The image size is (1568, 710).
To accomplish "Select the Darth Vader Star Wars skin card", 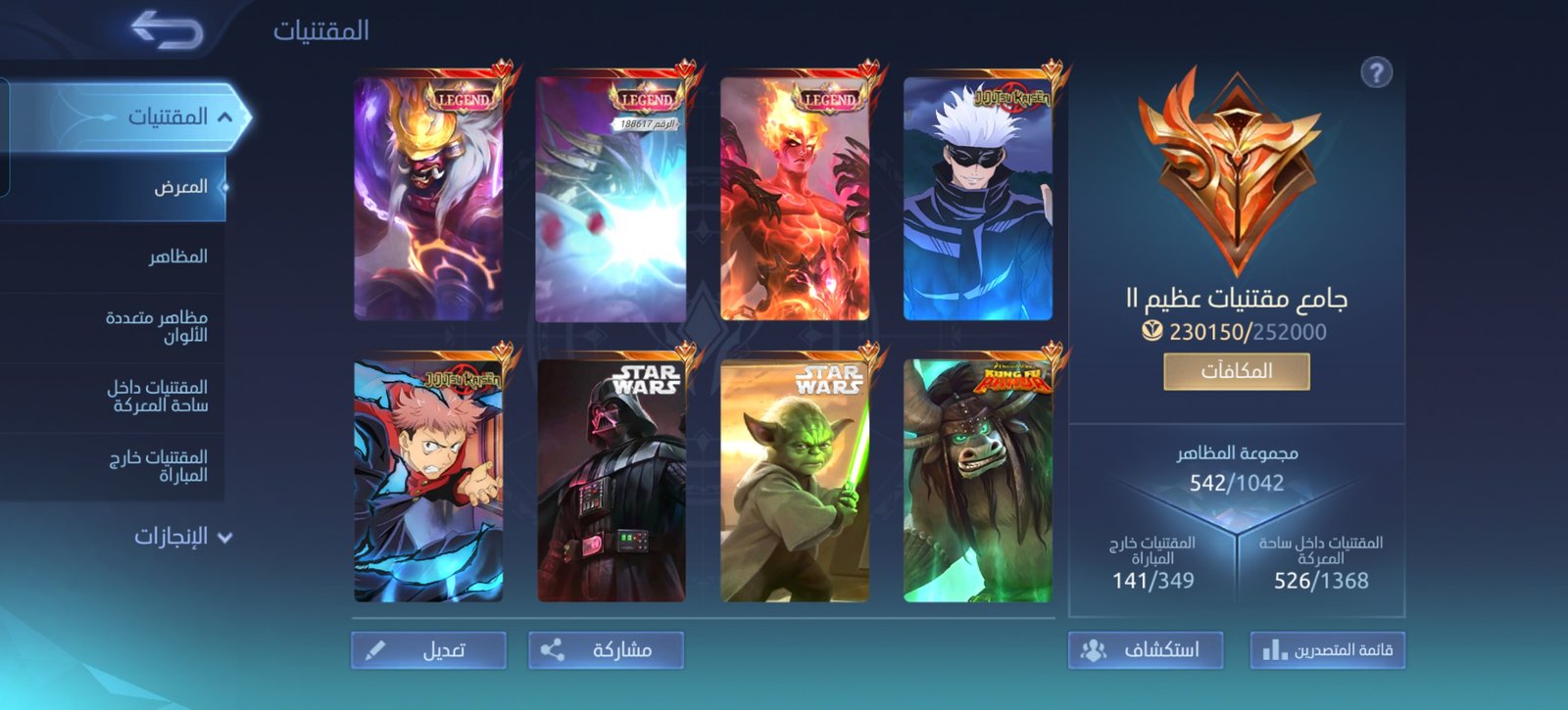I will coord(612,481).
